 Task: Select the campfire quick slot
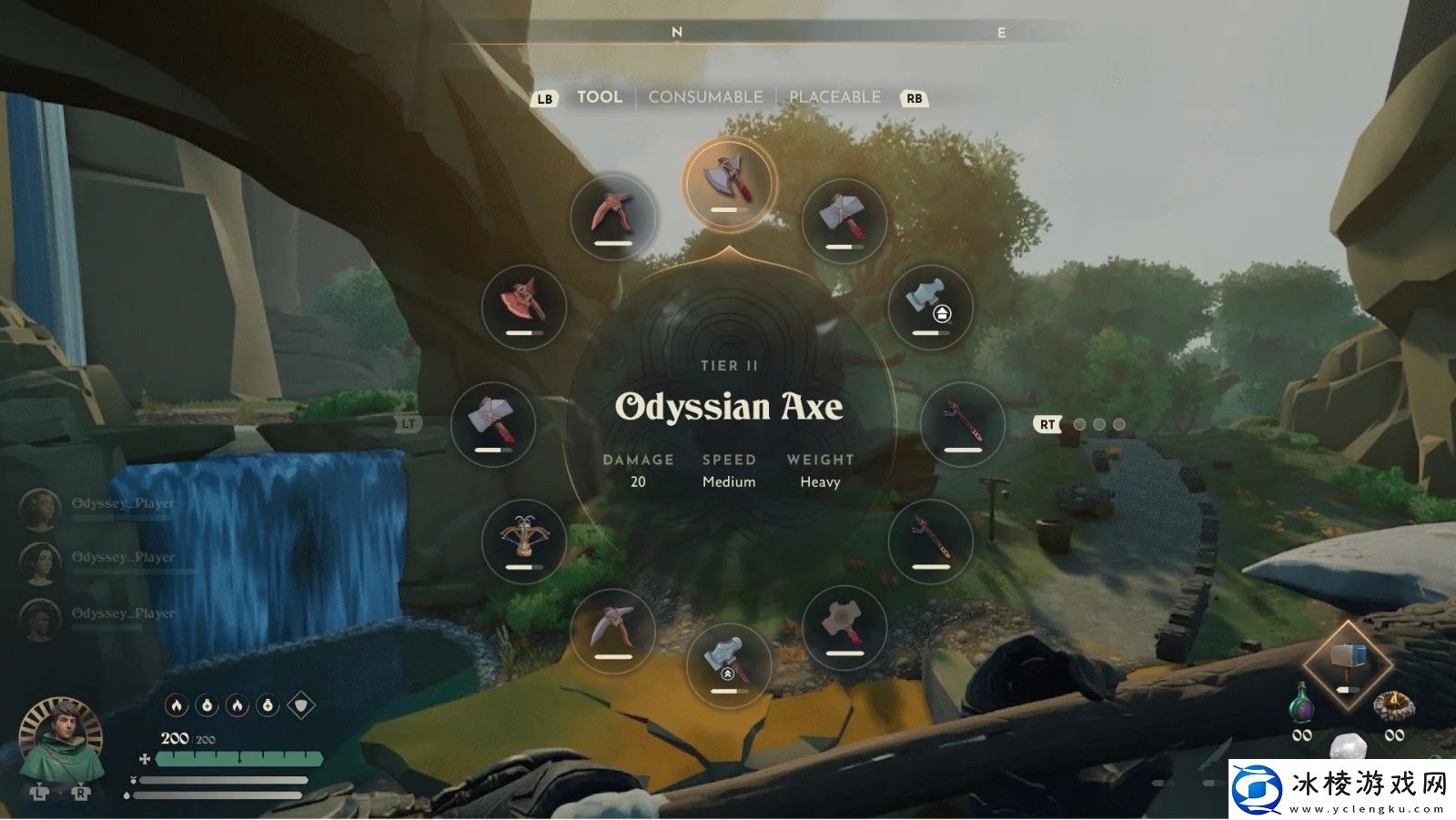pos(1394,705)
